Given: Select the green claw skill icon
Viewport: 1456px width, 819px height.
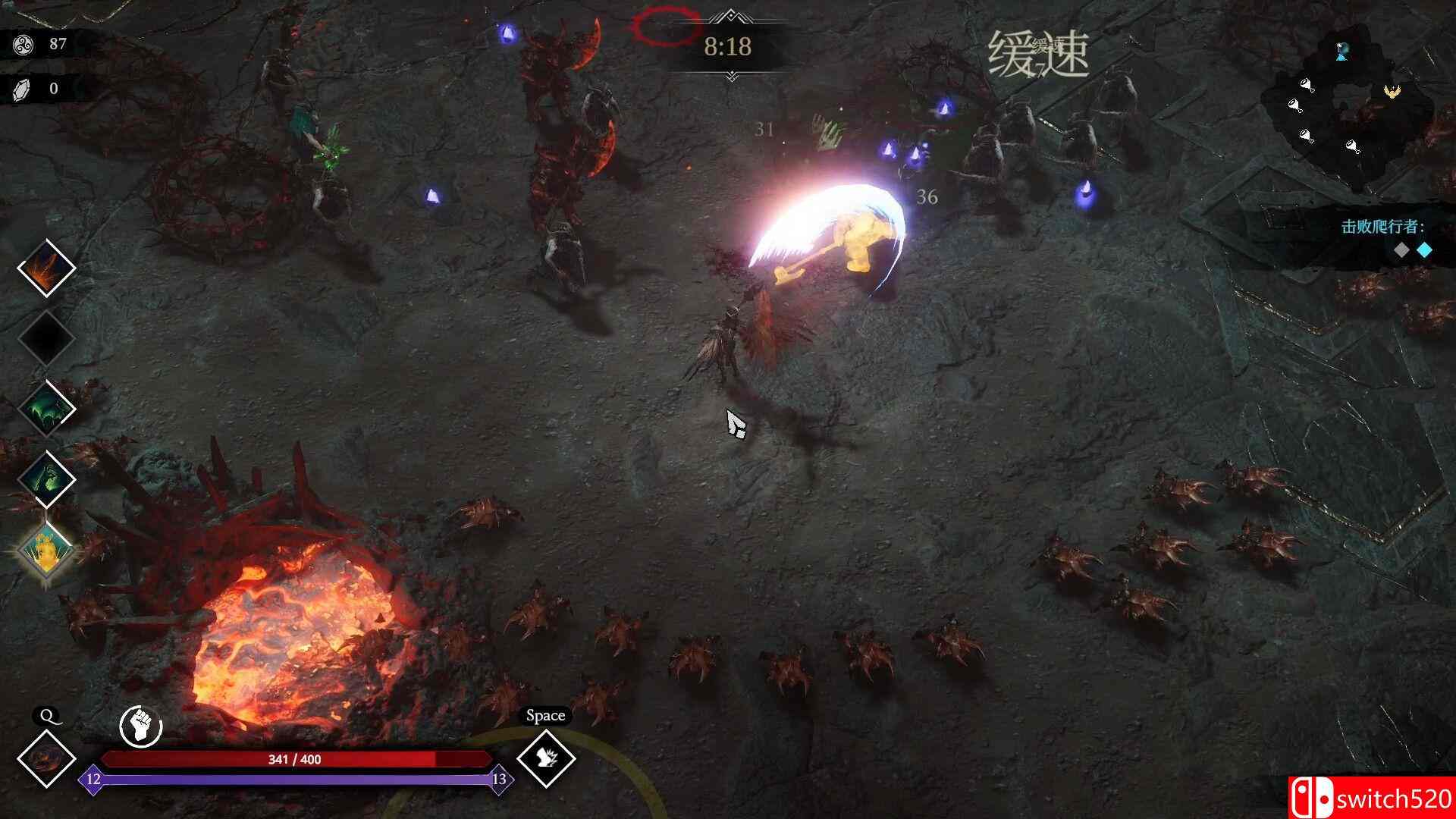Looking at the screenshot, I should point(45,409).
